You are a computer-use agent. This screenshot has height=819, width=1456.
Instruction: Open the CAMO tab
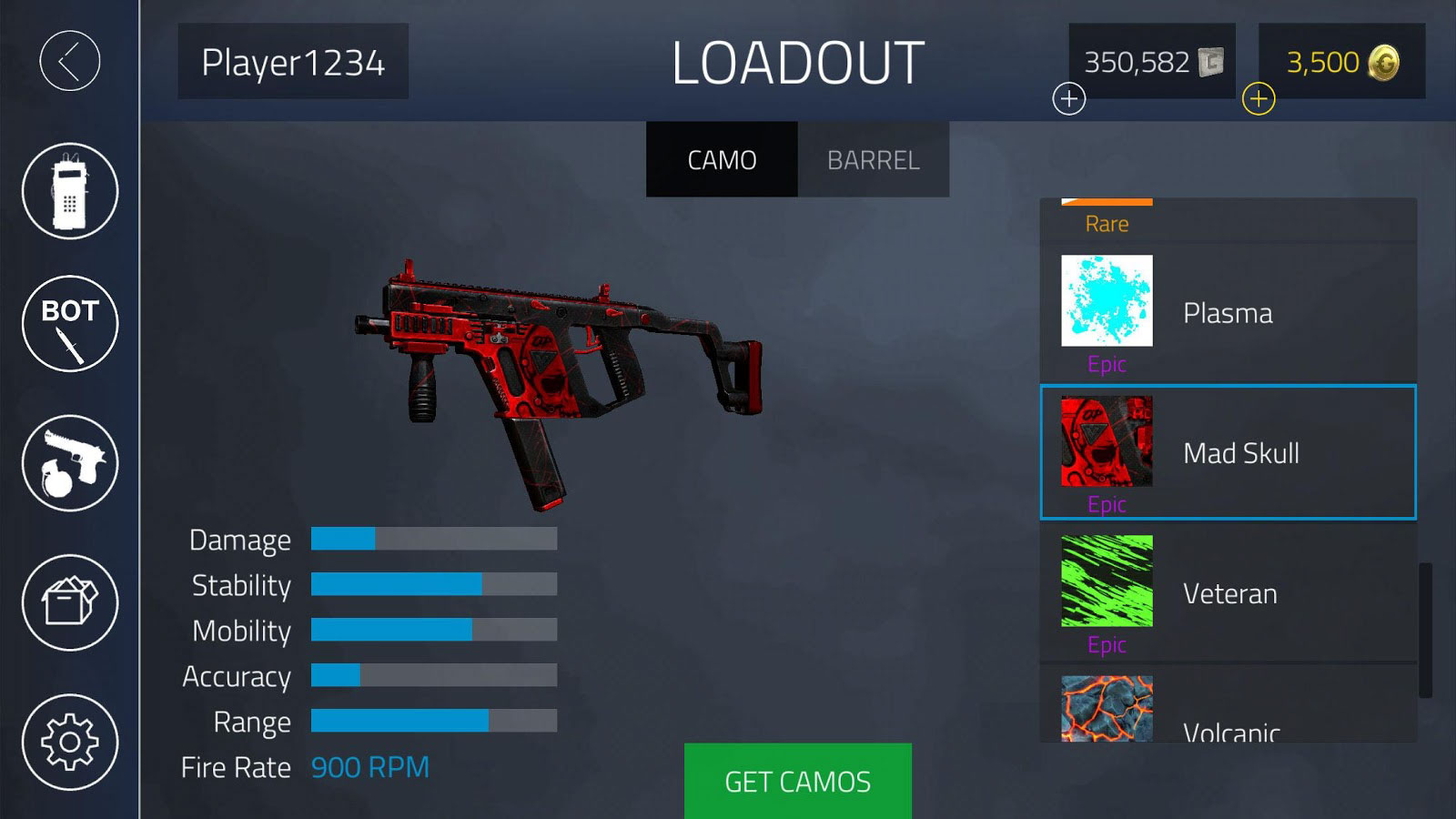click(722, 159)
